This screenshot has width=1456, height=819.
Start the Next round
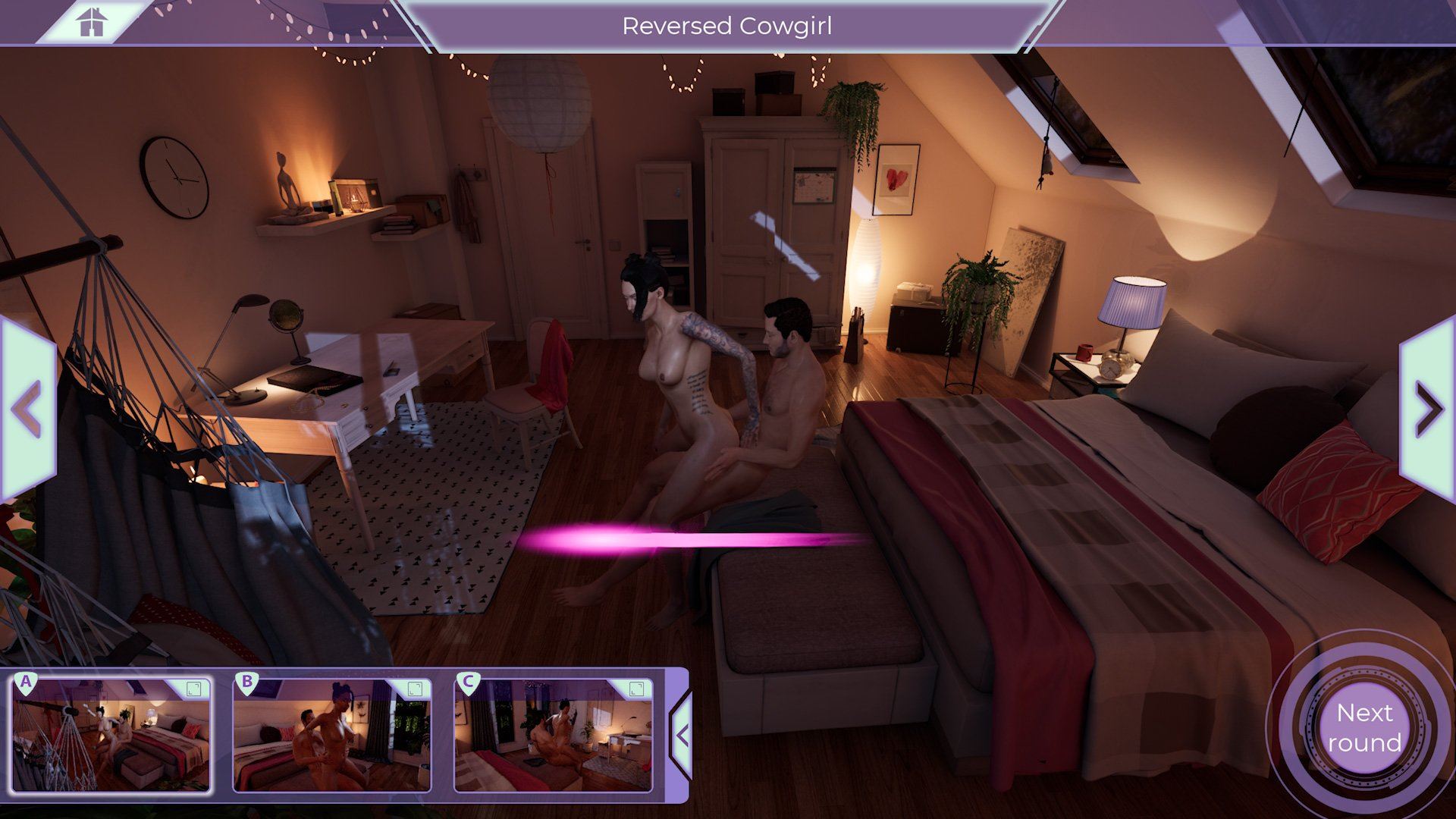point(1364,727)
